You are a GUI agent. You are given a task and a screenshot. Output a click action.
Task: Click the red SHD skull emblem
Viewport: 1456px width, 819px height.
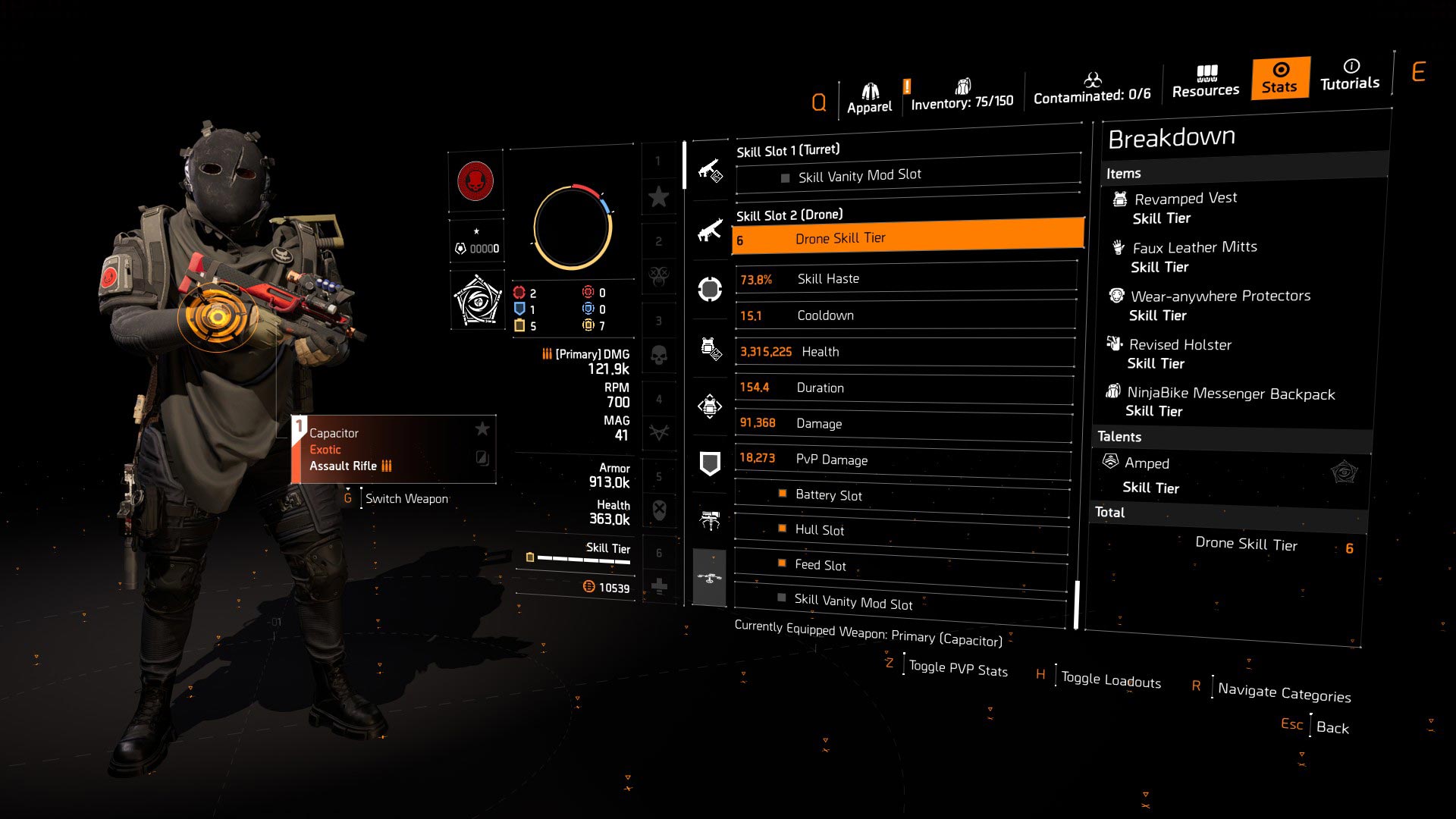[x=476, y=182]
